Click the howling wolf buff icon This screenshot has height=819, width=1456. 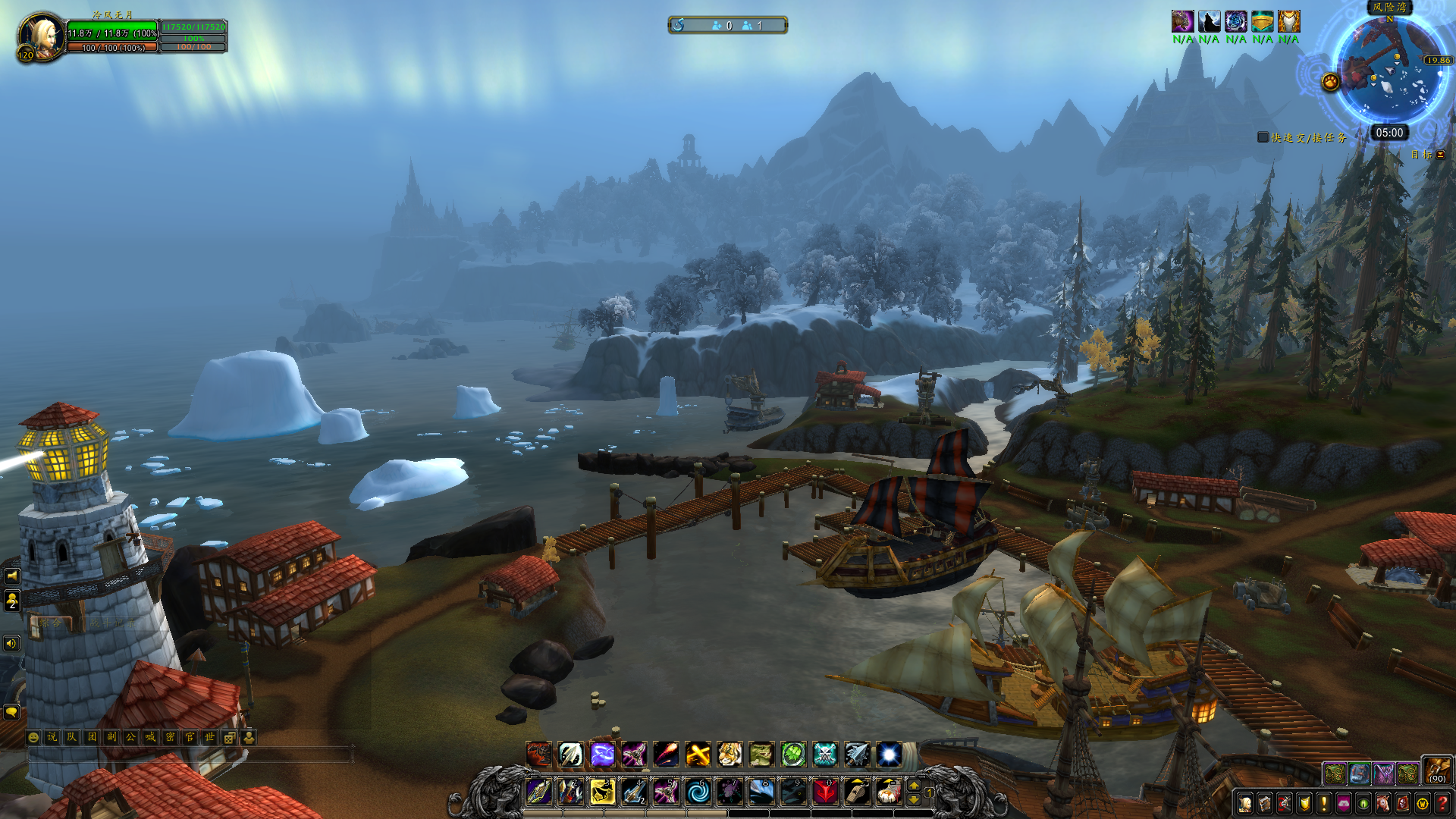click(1210, 21)
